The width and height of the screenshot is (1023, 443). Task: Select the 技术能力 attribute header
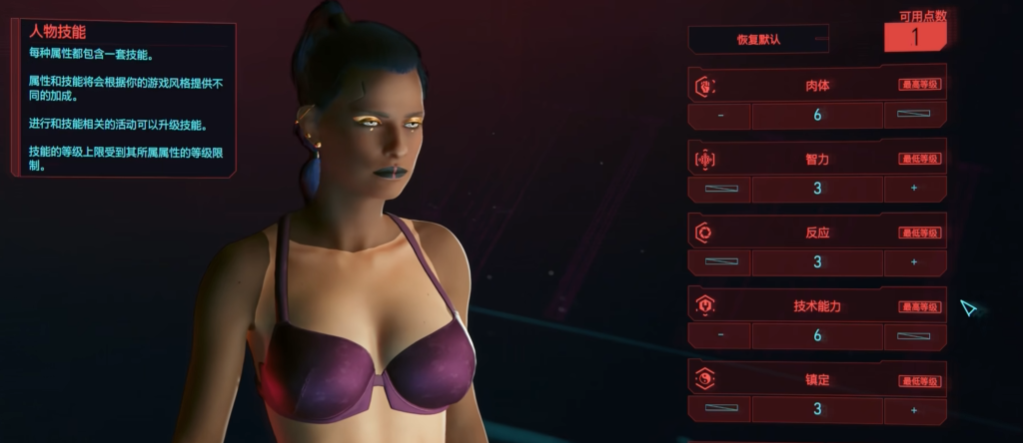816,306
